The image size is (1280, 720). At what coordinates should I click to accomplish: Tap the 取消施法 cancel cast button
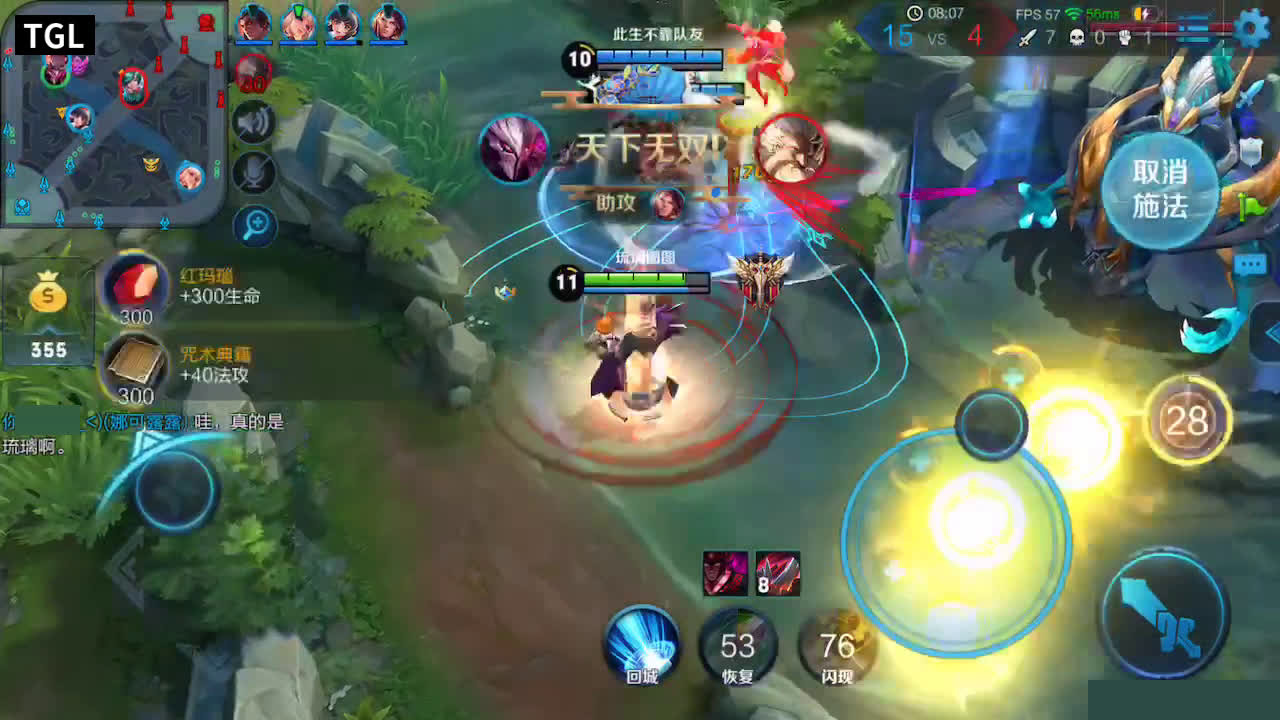1160,188
